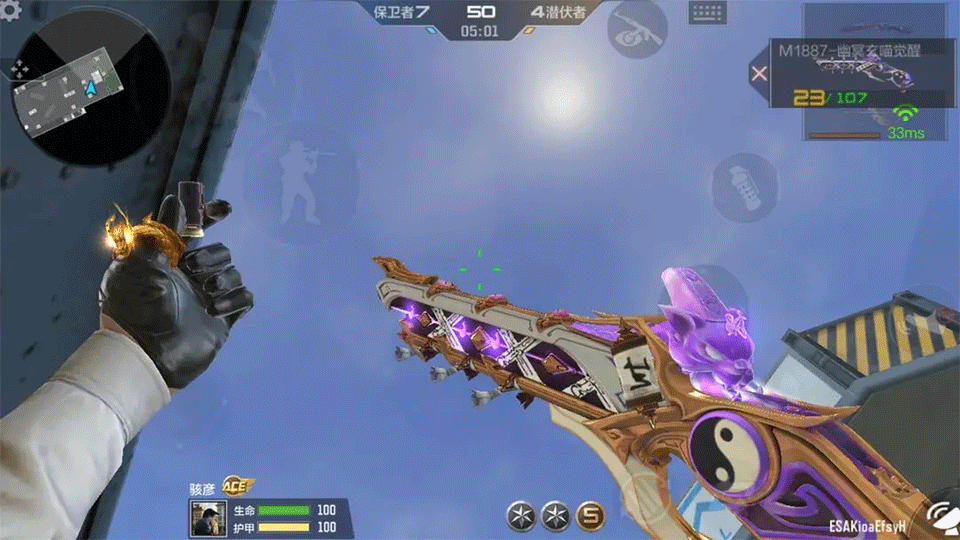
Task: Tap the gold number 5 medal
Action: [x=592, y=516]
